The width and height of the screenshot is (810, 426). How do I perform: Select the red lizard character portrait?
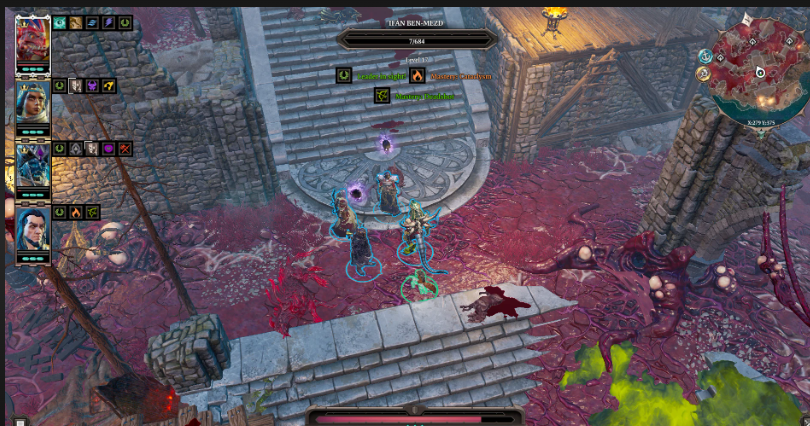click(x=33, y=40)
